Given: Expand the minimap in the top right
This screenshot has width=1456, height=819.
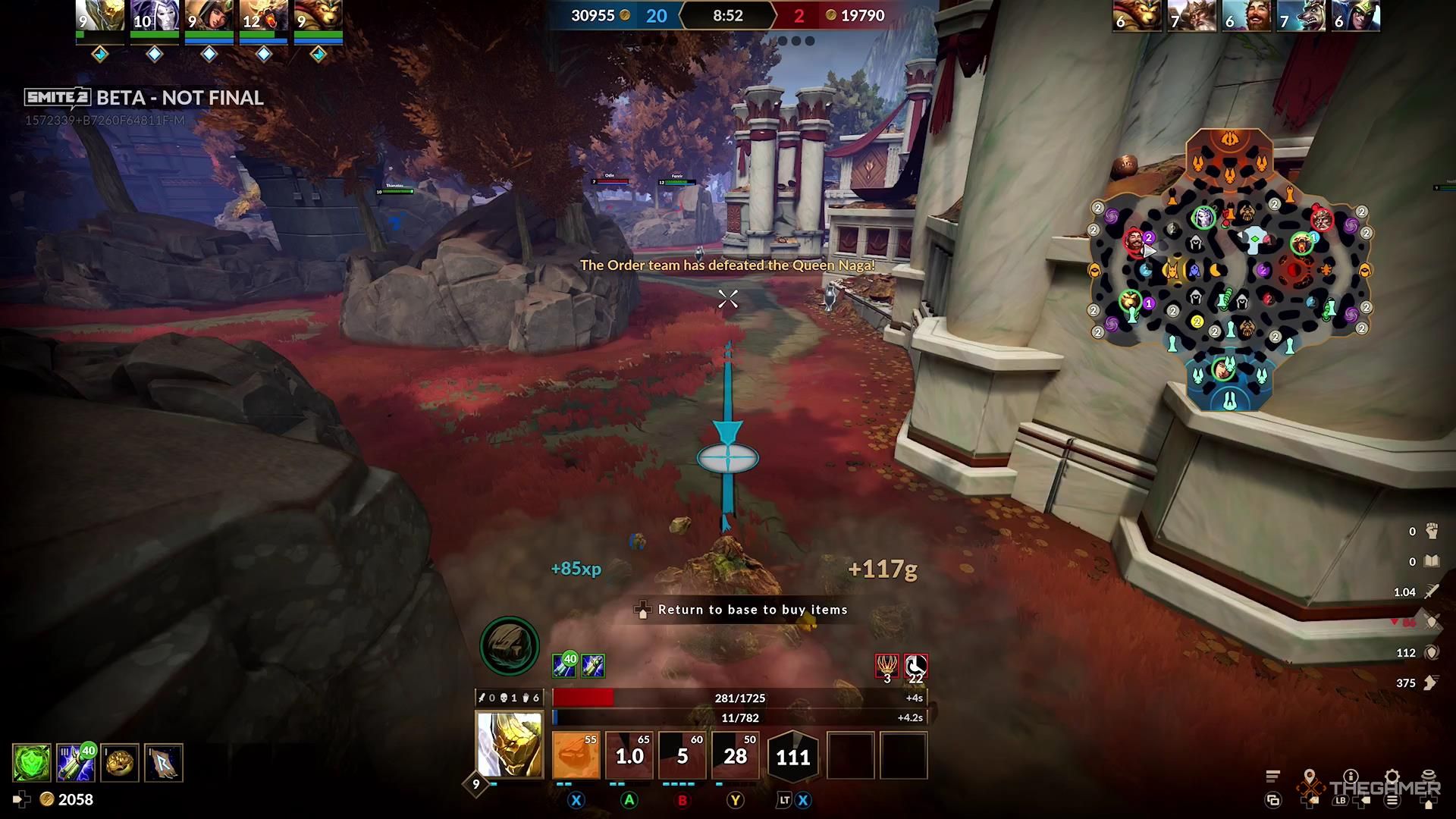Looking at the screenshot, I should tap(1232, 269).
